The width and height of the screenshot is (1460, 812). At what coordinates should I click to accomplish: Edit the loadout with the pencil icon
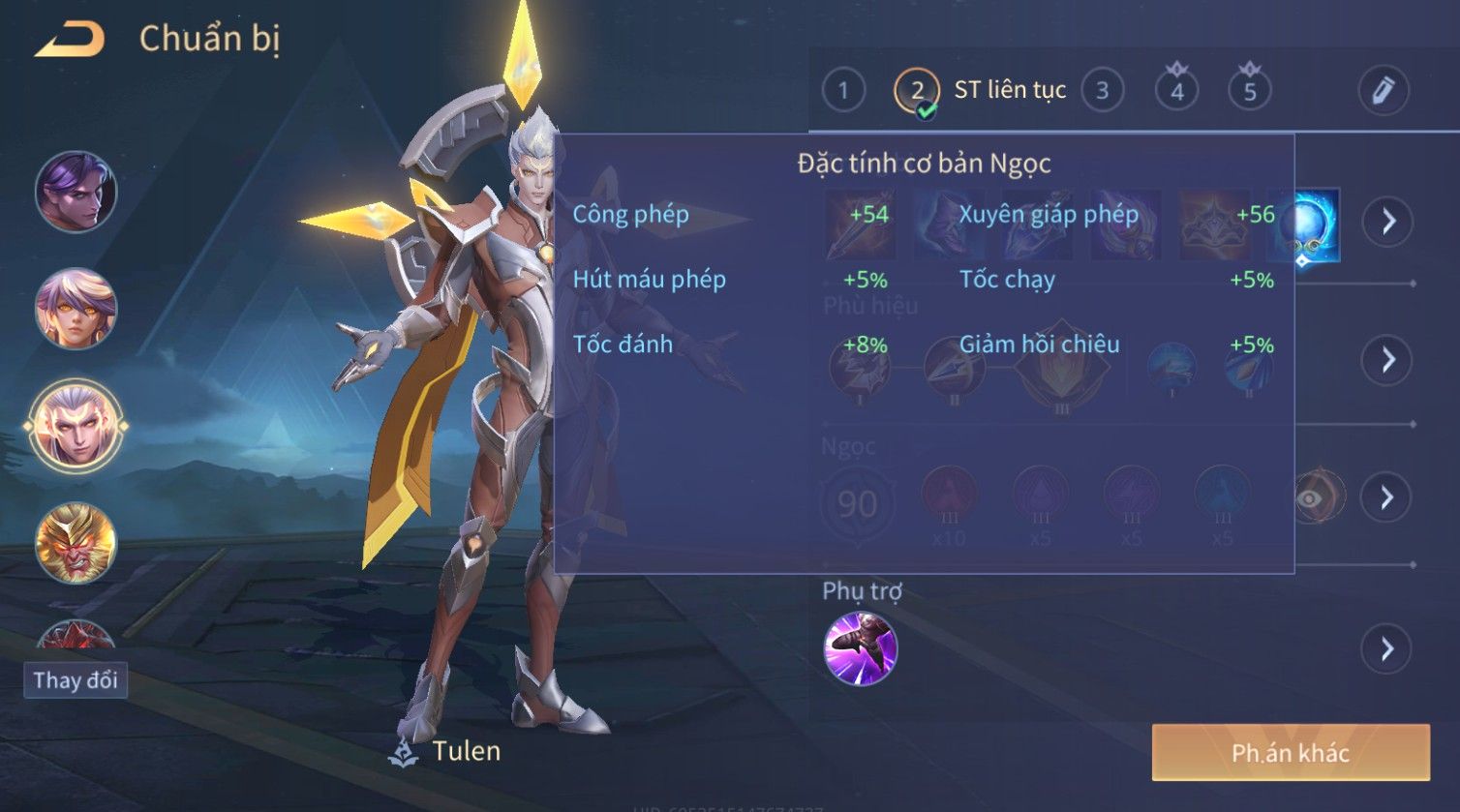(x=1383, y=91)
